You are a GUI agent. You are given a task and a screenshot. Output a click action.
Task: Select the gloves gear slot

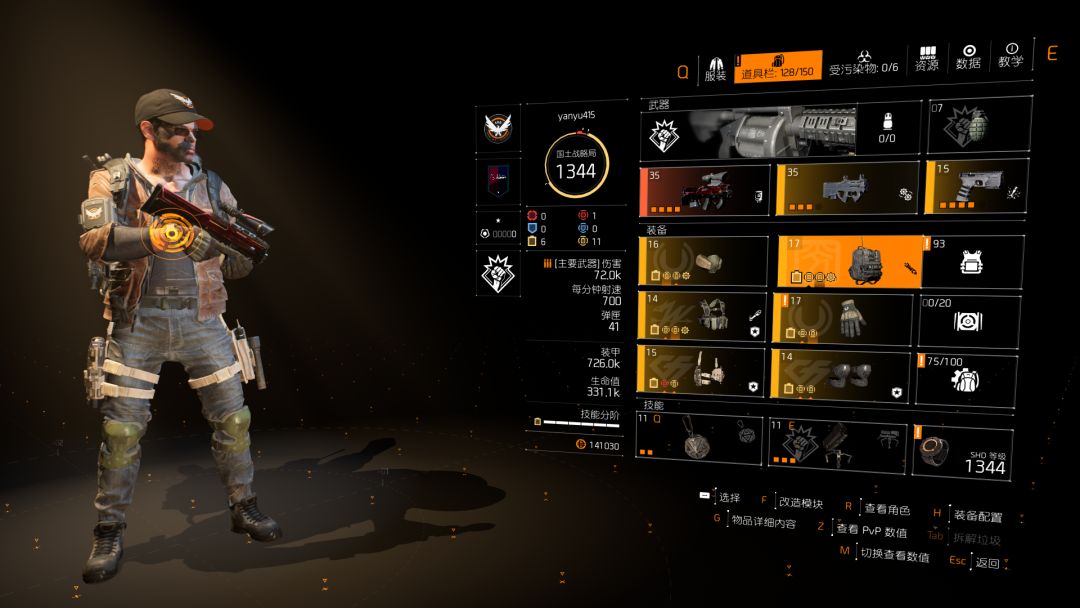[842, 319]
